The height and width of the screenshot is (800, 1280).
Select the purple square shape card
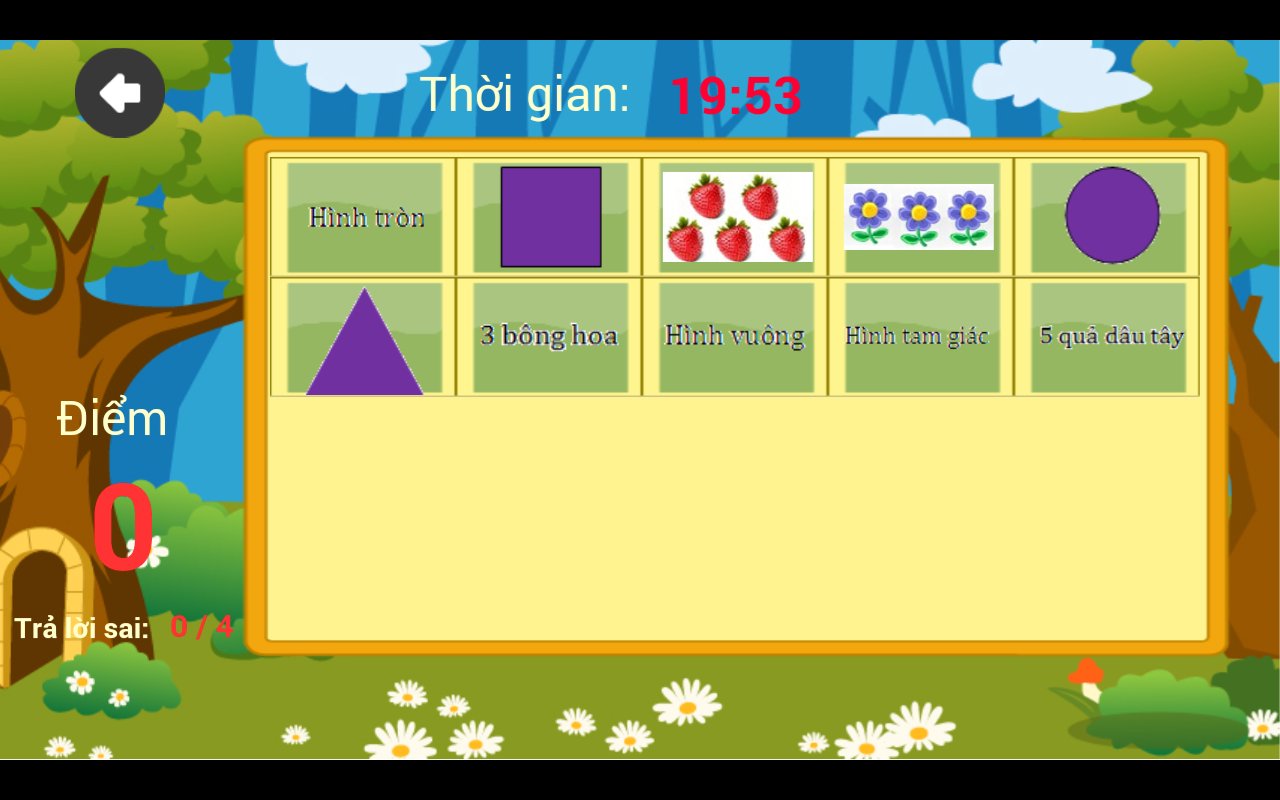coord(551,217)
